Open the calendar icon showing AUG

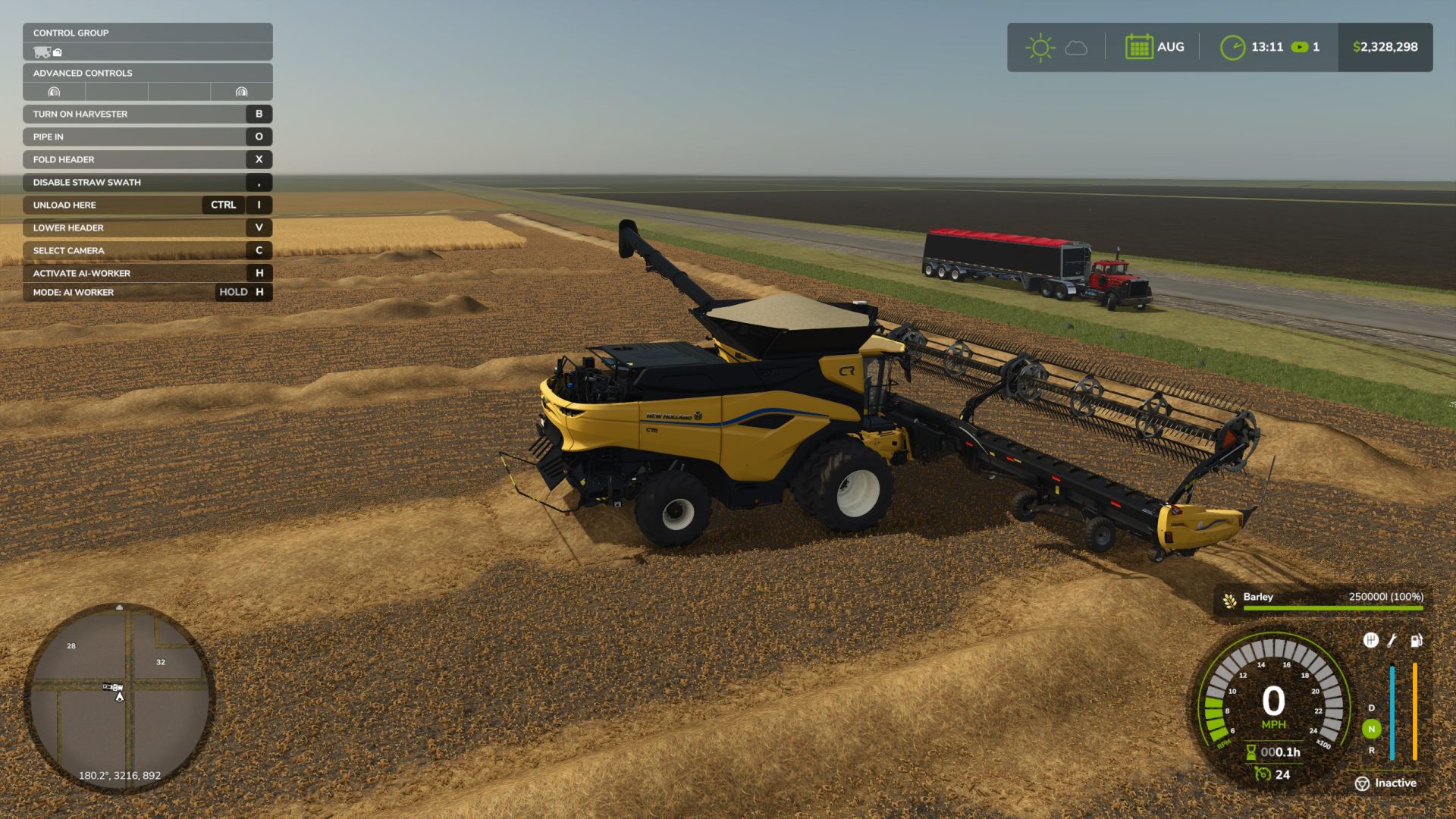[1139, 47]
